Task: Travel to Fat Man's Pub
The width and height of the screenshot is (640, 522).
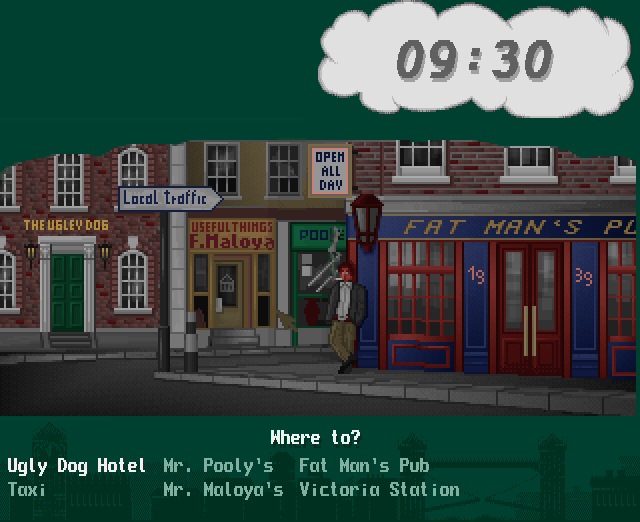Action: click(364, 466)
